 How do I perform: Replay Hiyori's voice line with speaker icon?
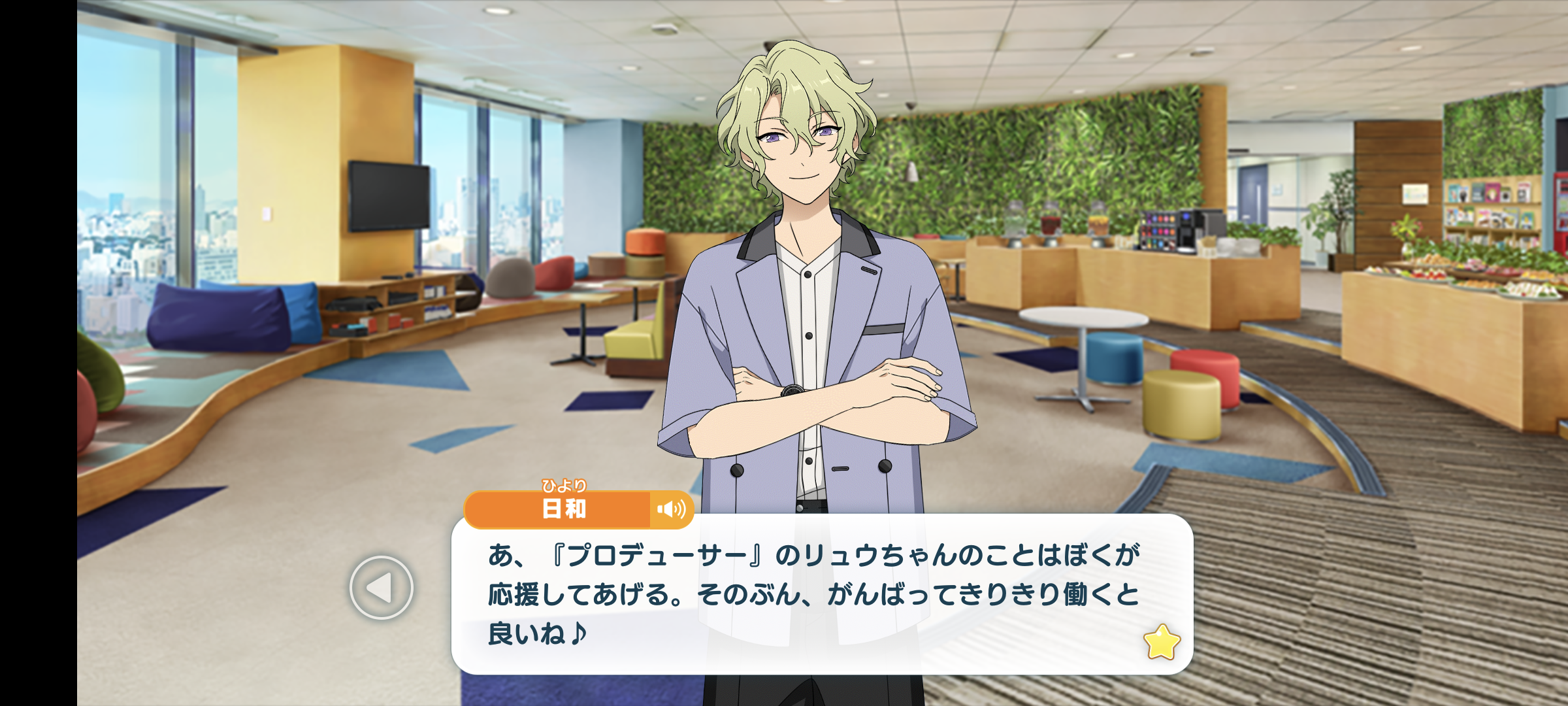671,509
